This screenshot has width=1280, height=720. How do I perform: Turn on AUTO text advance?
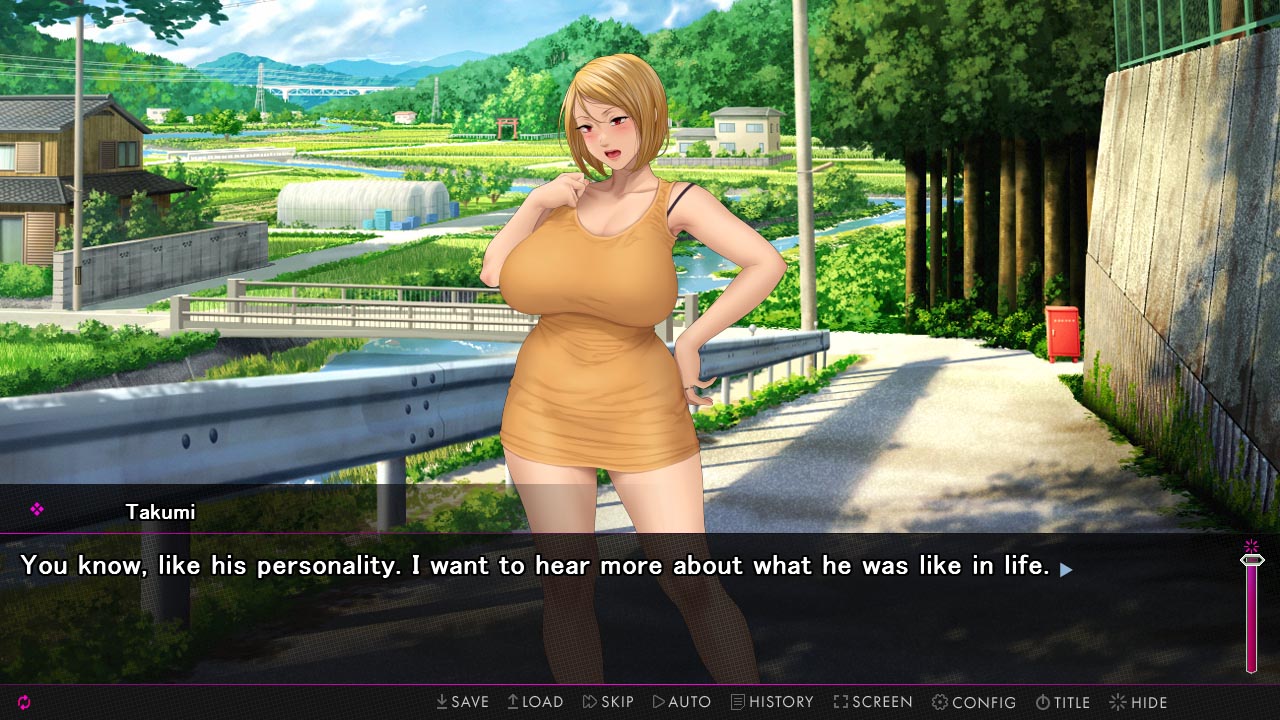coord(682,702)
